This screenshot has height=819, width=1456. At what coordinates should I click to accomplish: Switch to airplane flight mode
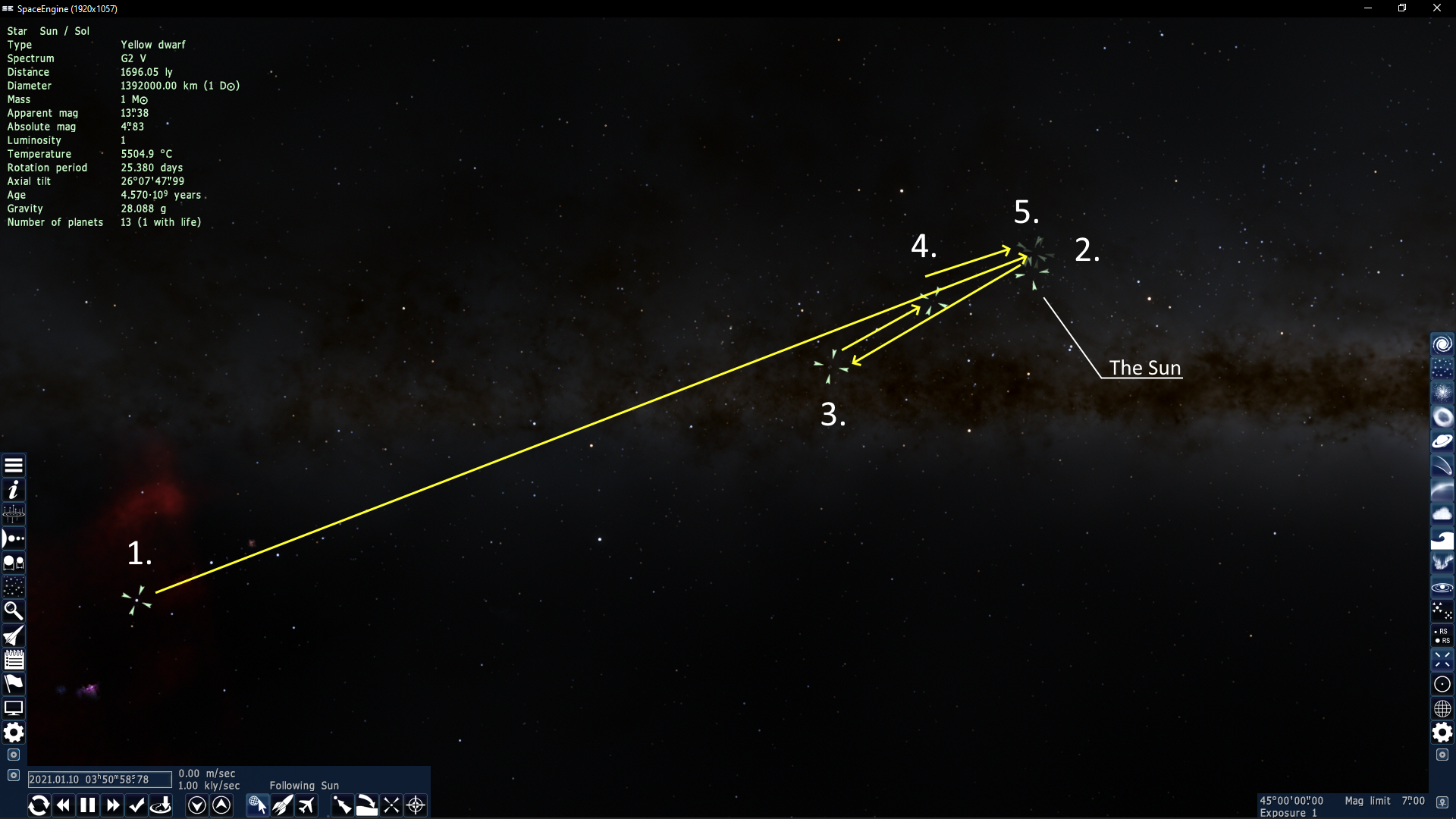click(306, 805)
